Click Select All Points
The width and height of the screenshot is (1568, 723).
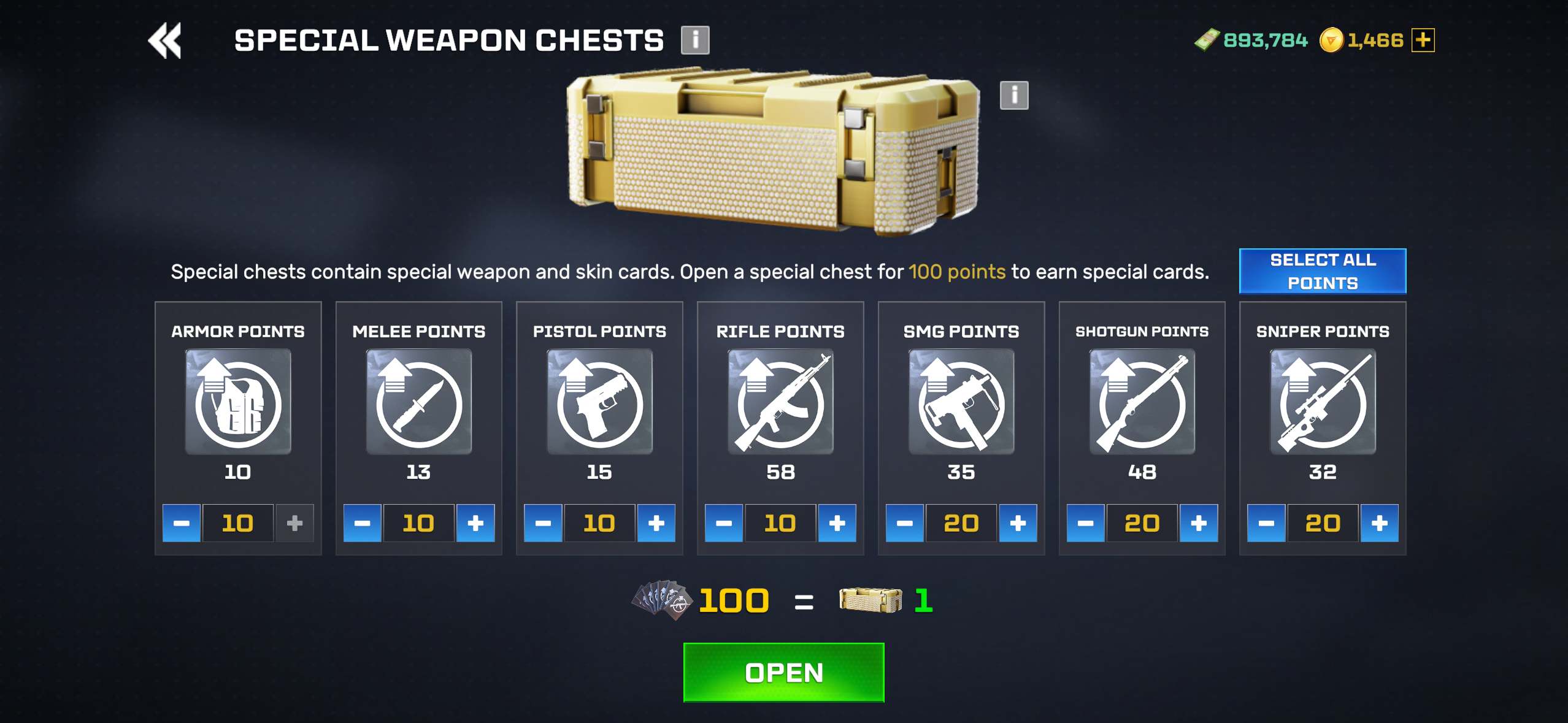[1322, 271]
